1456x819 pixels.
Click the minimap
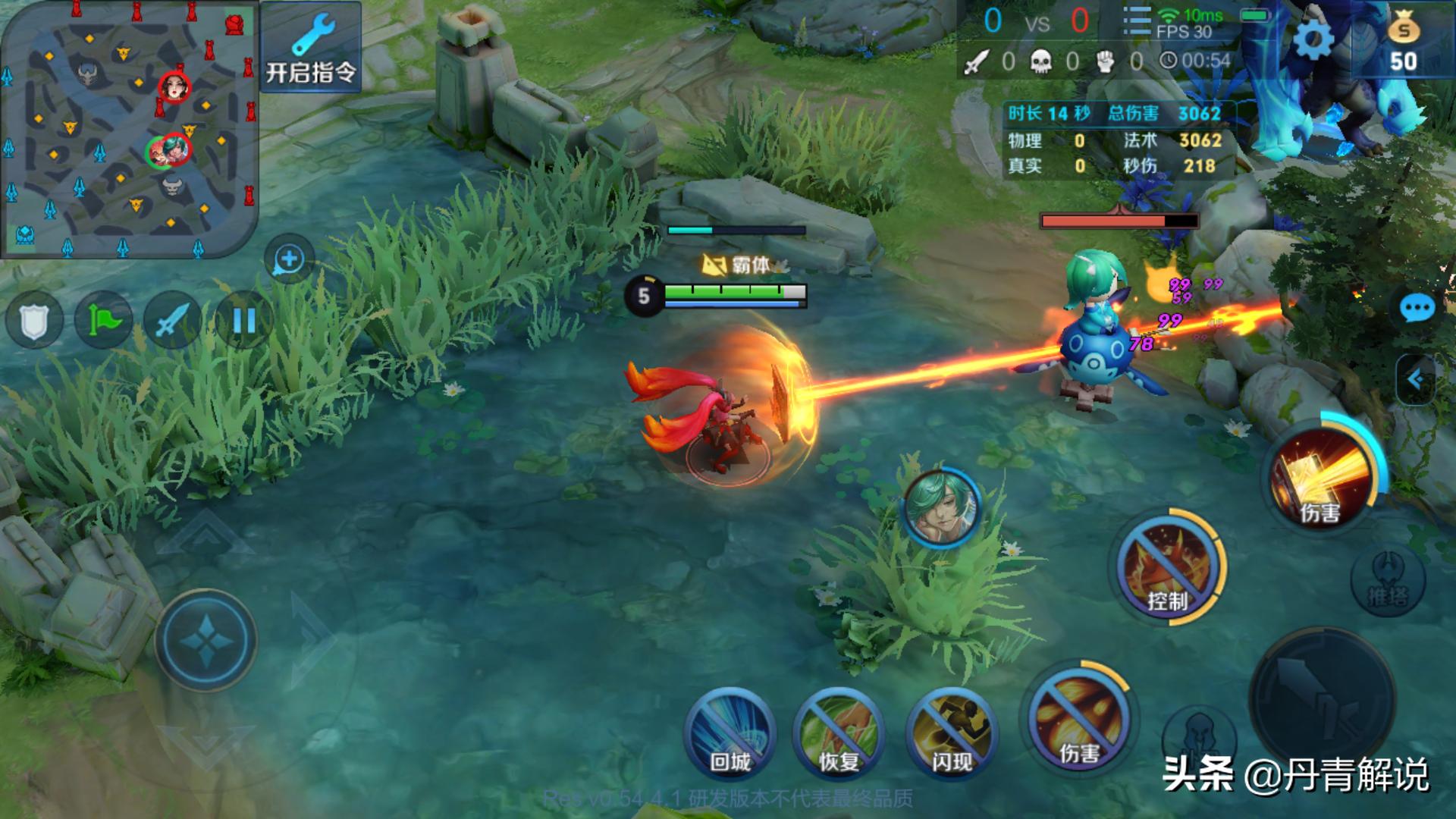[129, 129]
